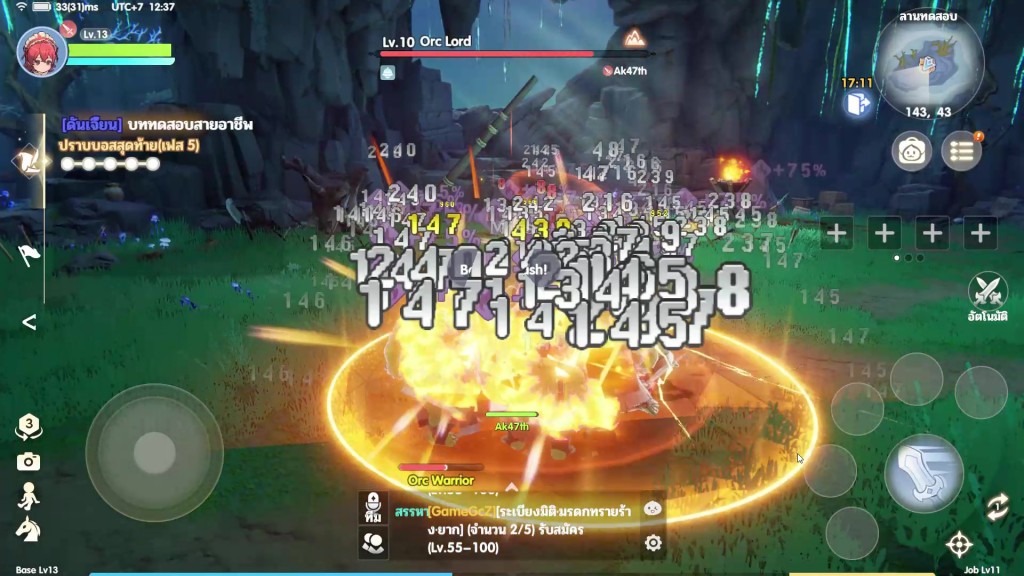Tap the hexagon icon showing number 3
Image resolution: width=1024 pixels, height=576 pixels.
pyautogui.click(x=29, y=427)
